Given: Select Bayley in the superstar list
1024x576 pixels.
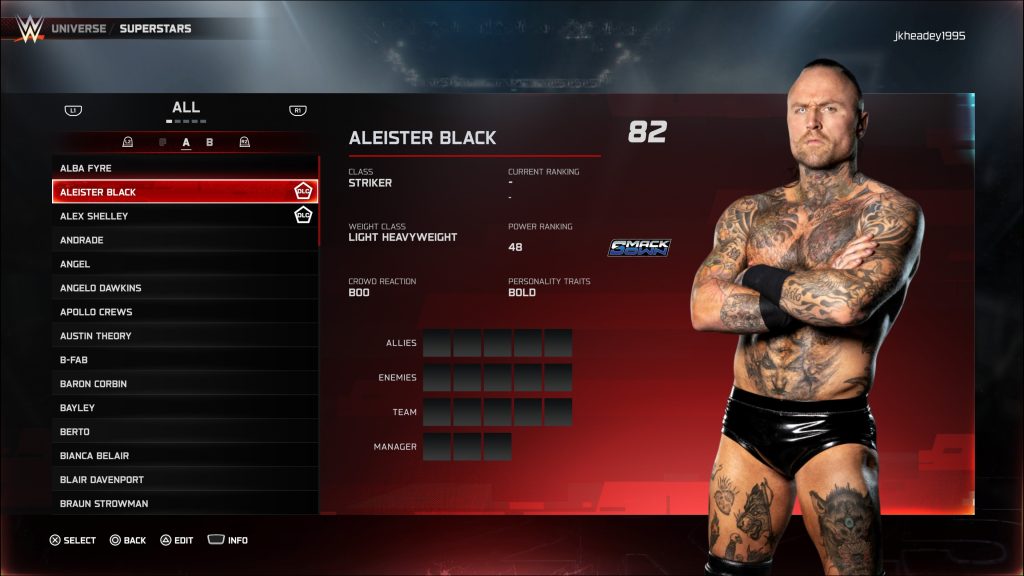Looking at the screenshot, I should (185, 408).
